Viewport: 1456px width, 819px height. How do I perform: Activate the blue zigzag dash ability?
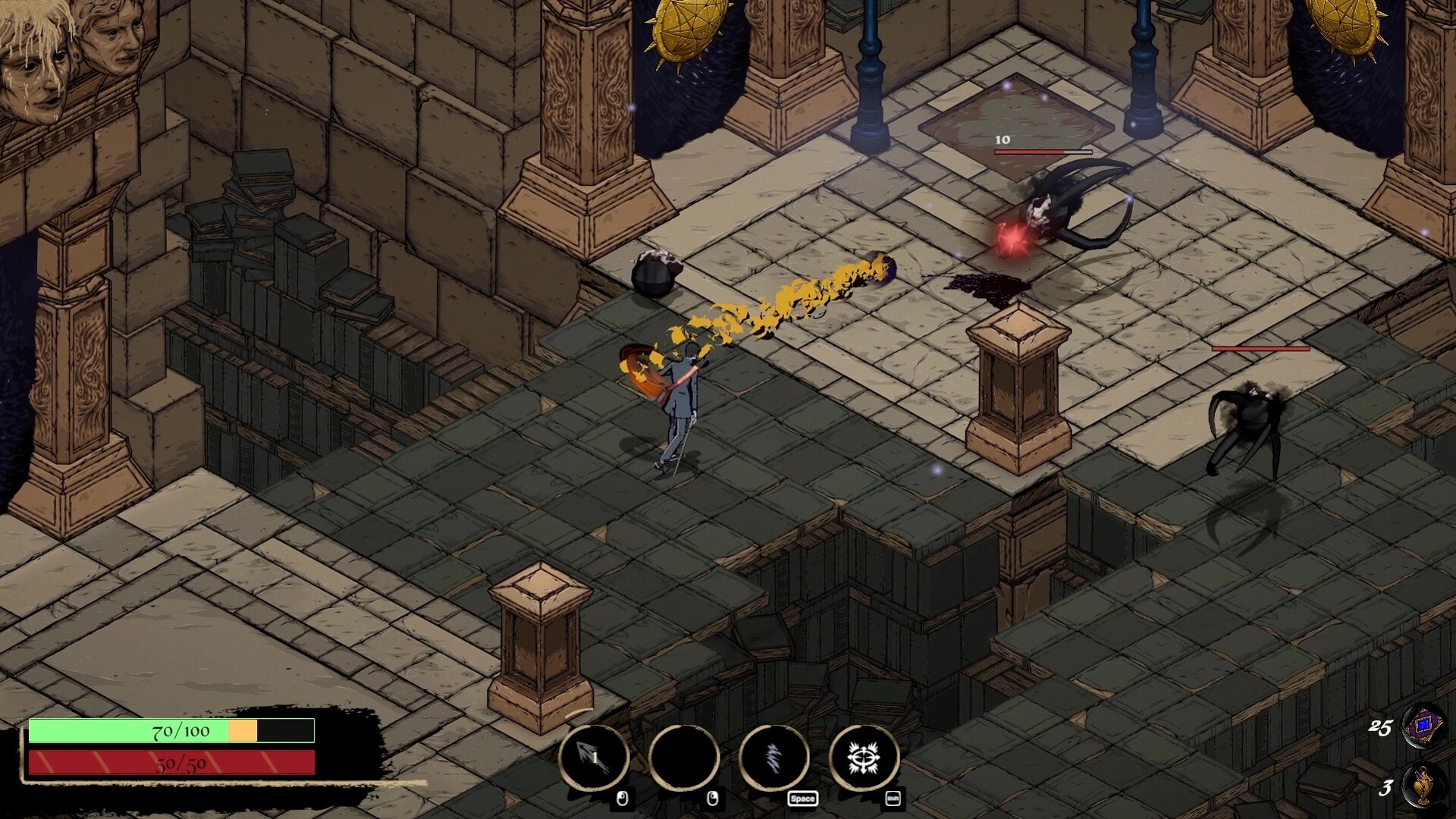coord(774,758)
